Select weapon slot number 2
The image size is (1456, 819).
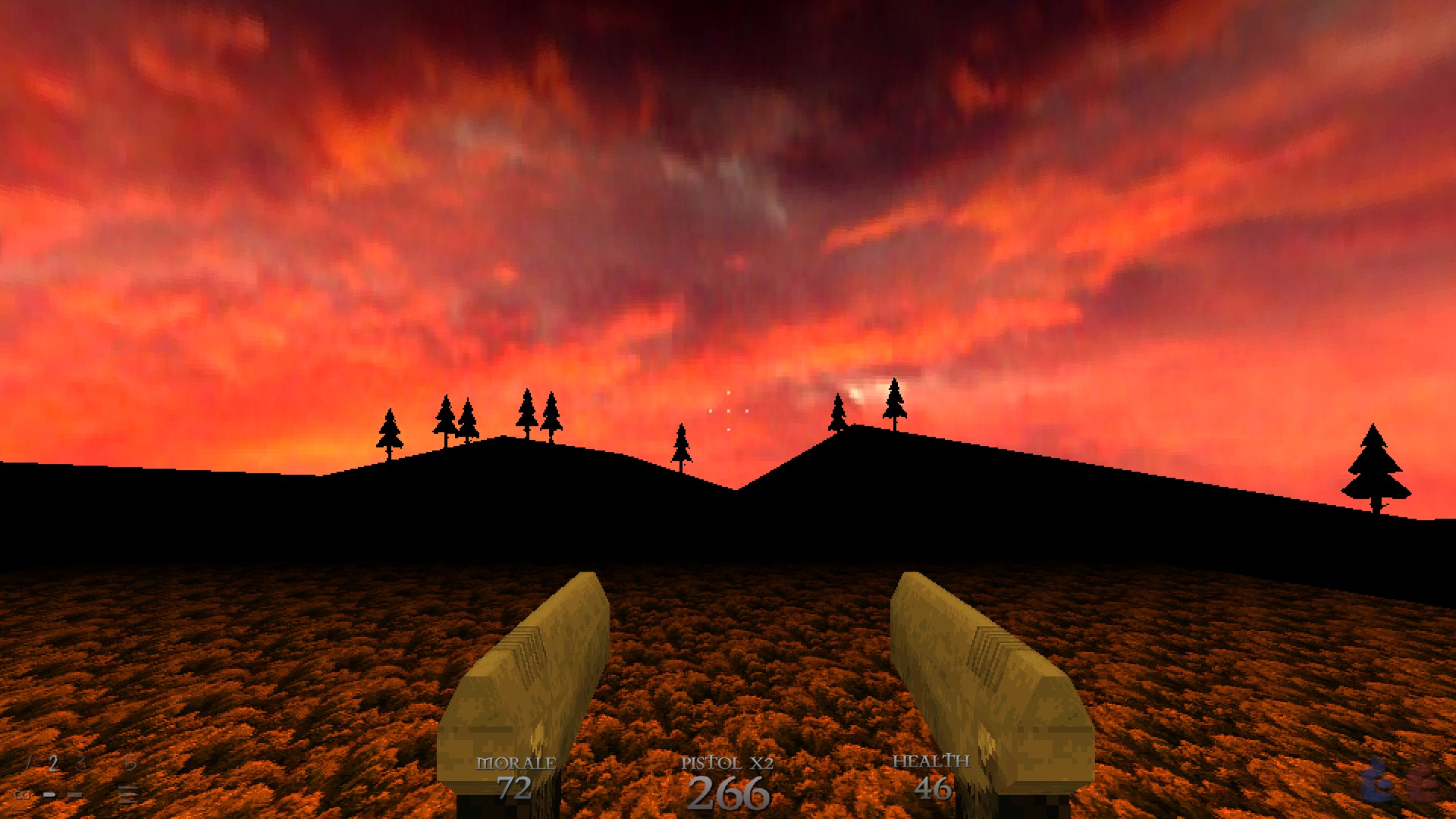pyautogui.click(x=53, y=762)
